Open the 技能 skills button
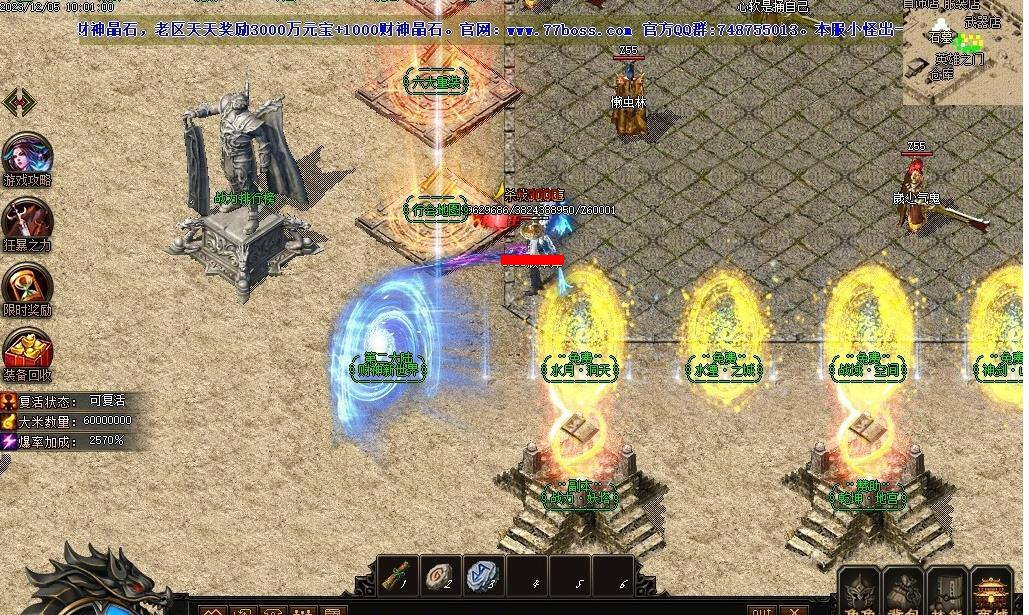 pyautogui.click(x=947, y=592)
